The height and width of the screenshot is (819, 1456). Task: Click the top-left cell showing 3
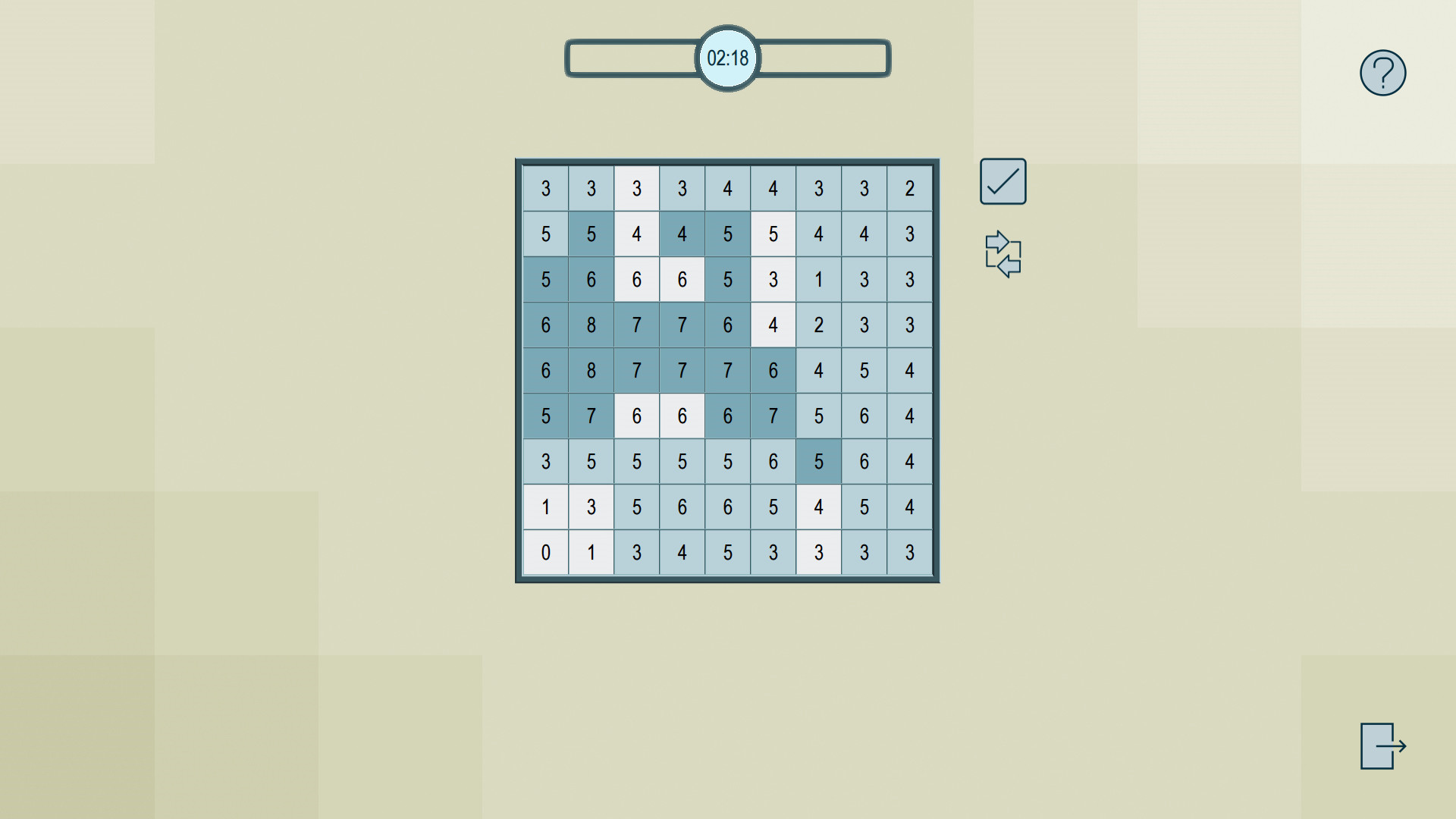(545, 189)
